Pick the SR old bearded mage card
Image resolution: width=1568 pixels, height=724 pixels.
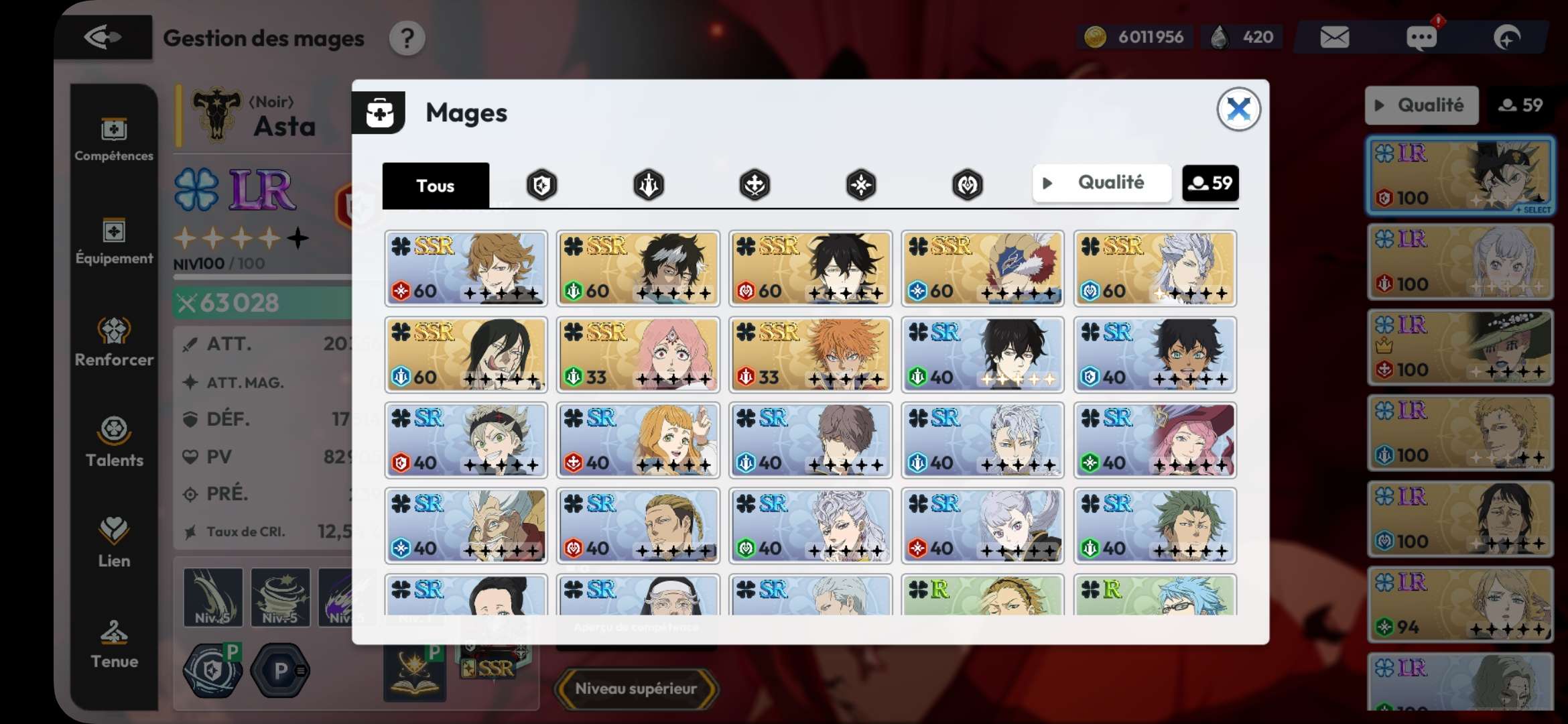(x=466, y=526)
